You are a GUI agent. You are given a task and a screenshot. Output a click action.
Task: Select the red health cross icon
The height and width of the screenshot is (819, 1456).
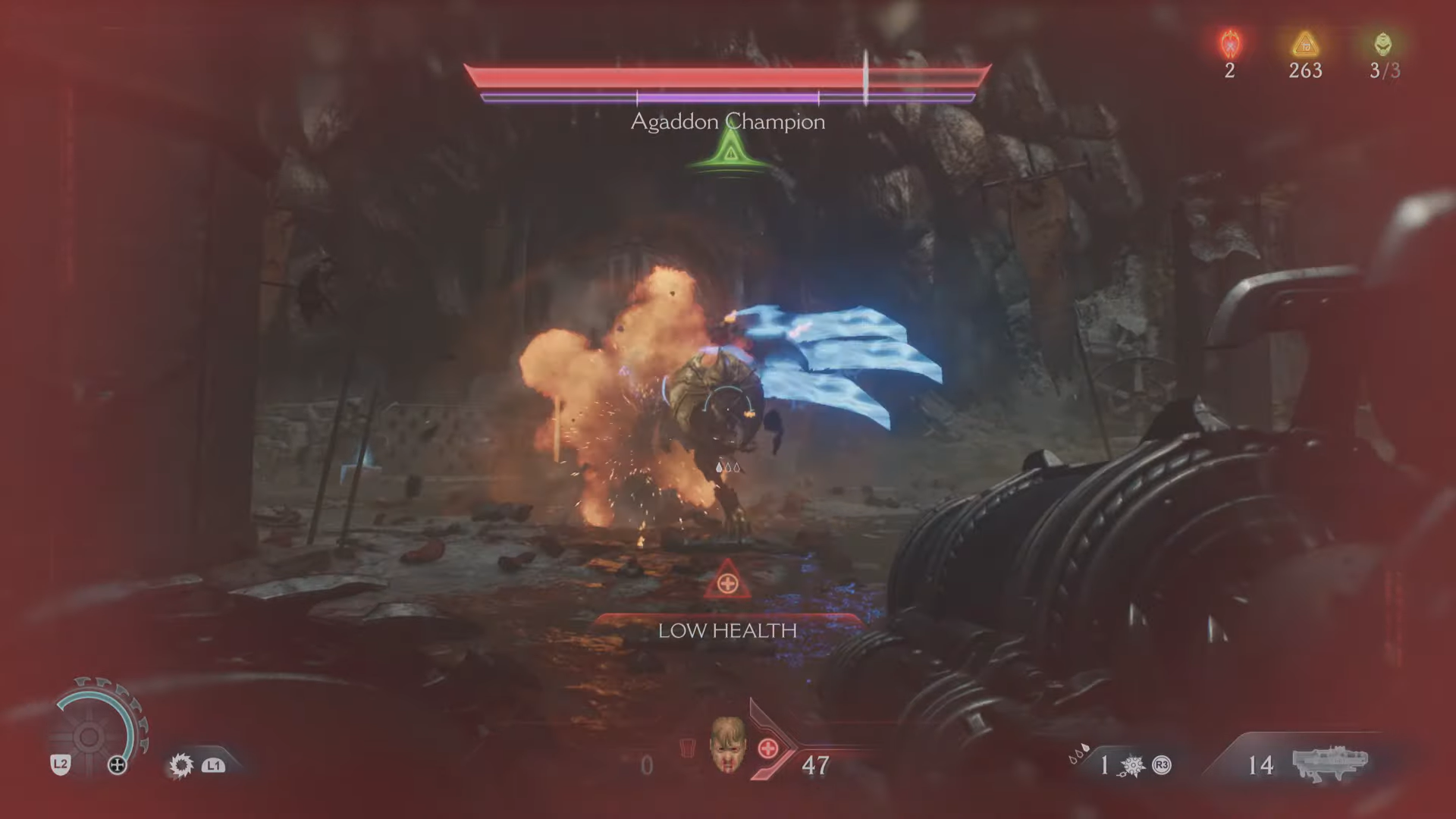click(x=768, y=748)
